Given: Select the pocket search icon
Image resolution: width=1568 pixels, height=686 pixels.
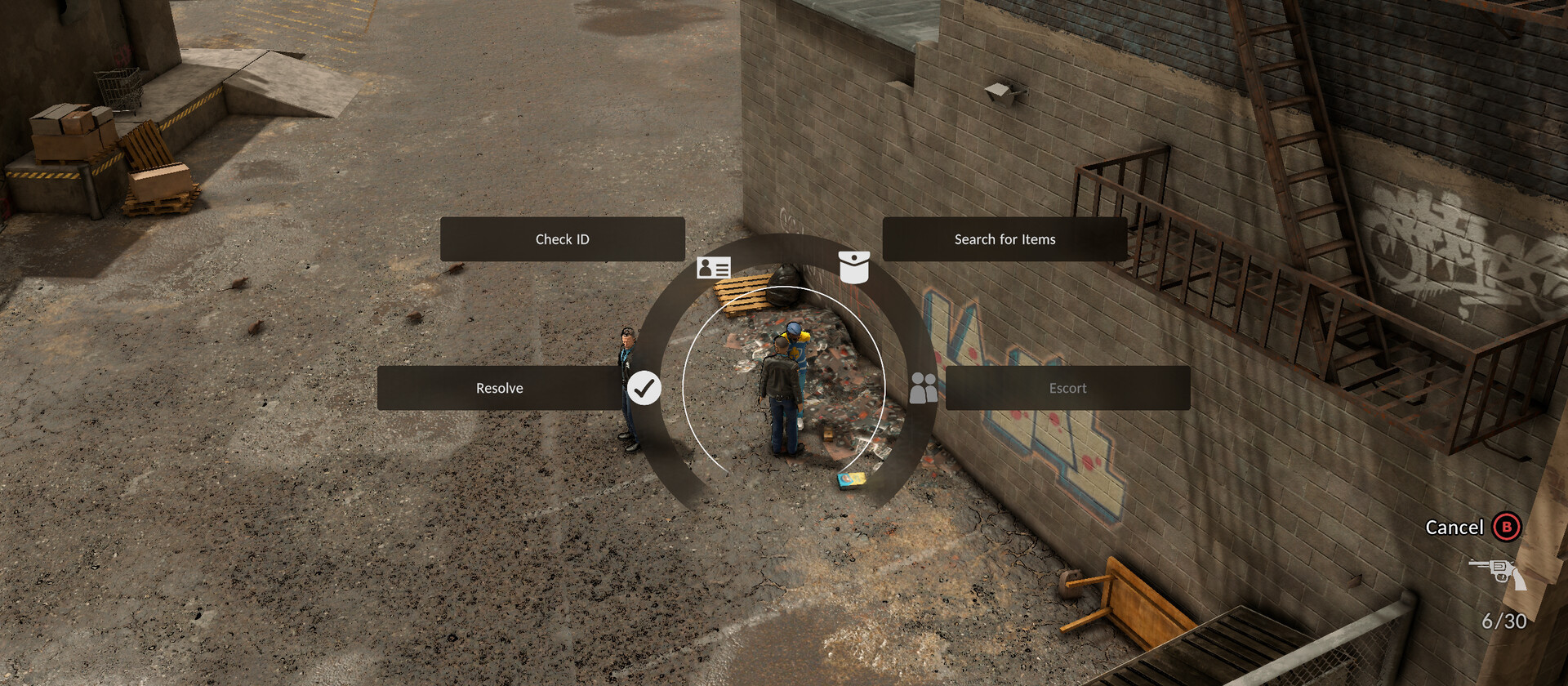Looking at the screenshot, I should coord(853,267).
